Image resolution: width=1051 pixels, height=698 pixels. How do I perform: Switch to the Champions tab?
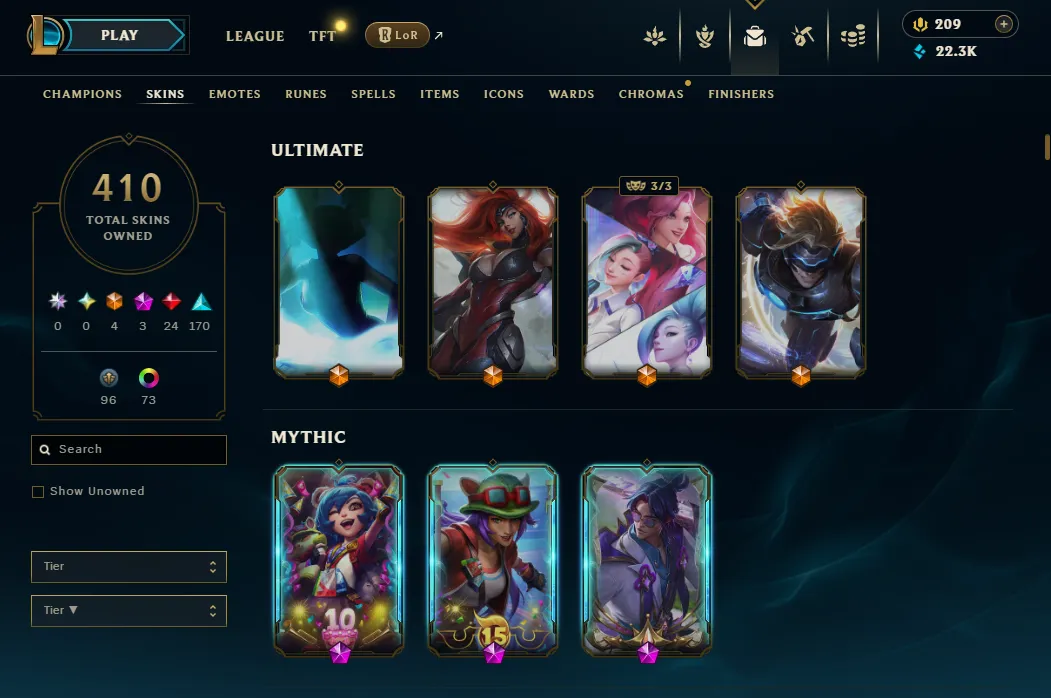pyautogui.click(x=82, y=94)
